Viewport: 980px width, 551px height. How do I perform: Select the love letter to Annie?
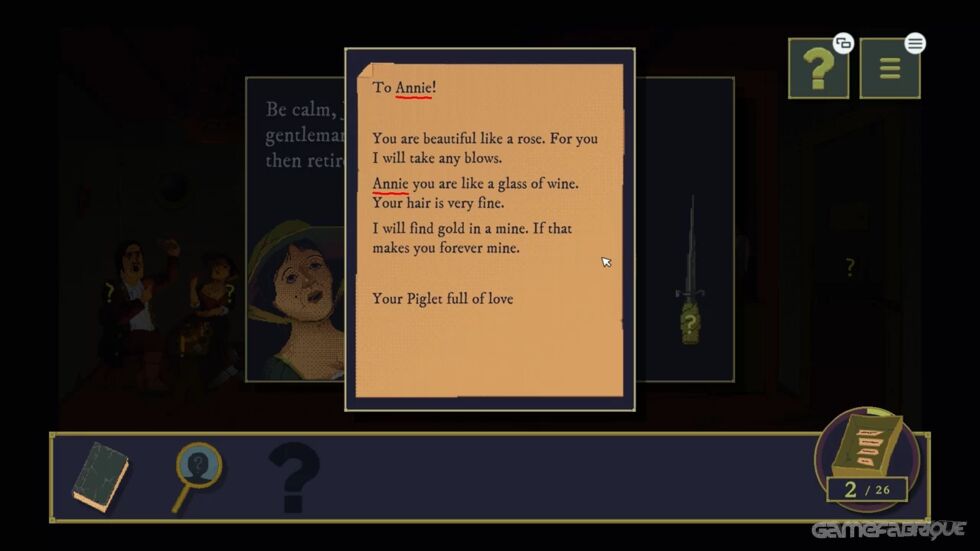490,230
